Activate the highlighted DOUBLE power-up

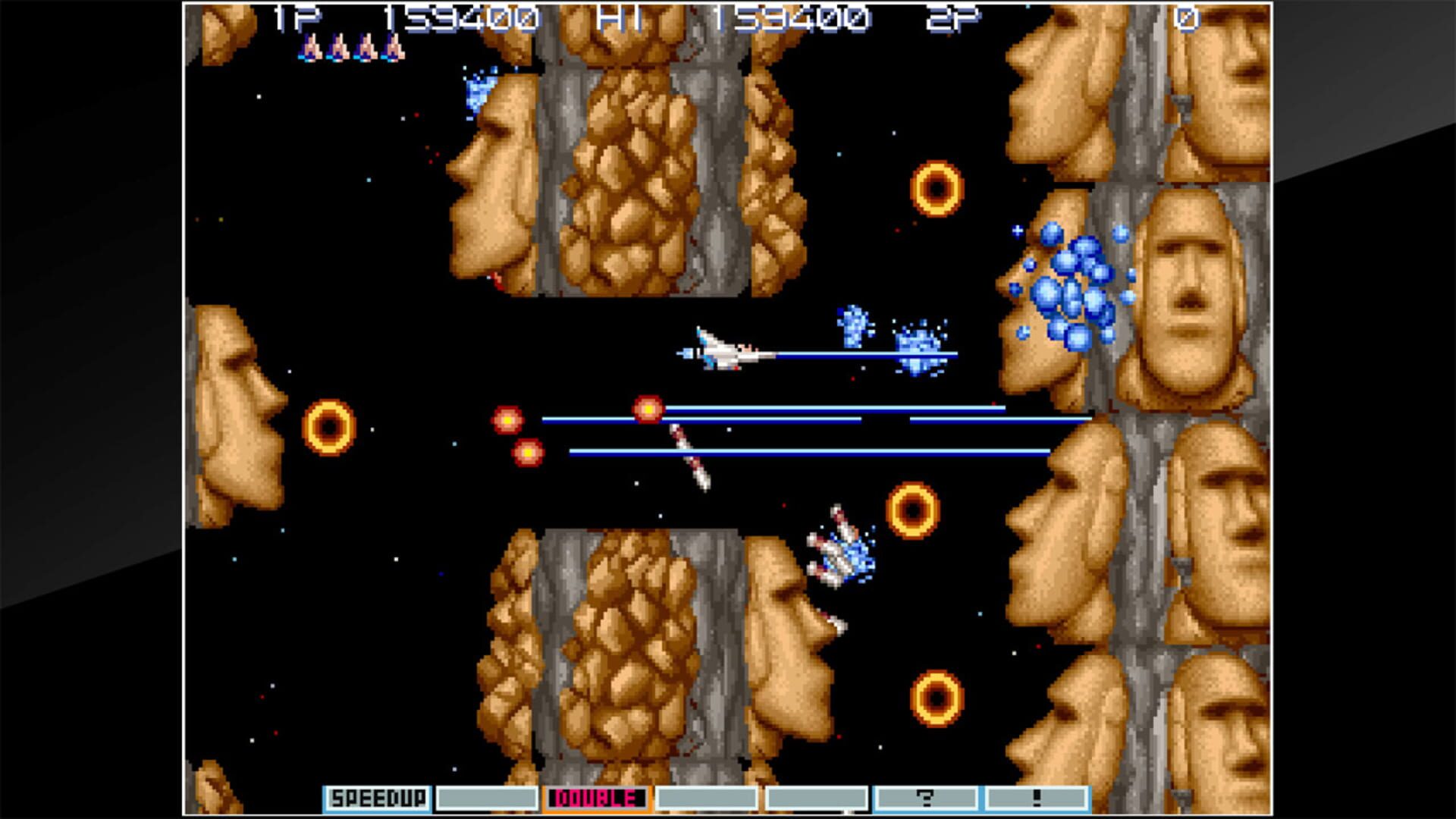pos(595,797)
